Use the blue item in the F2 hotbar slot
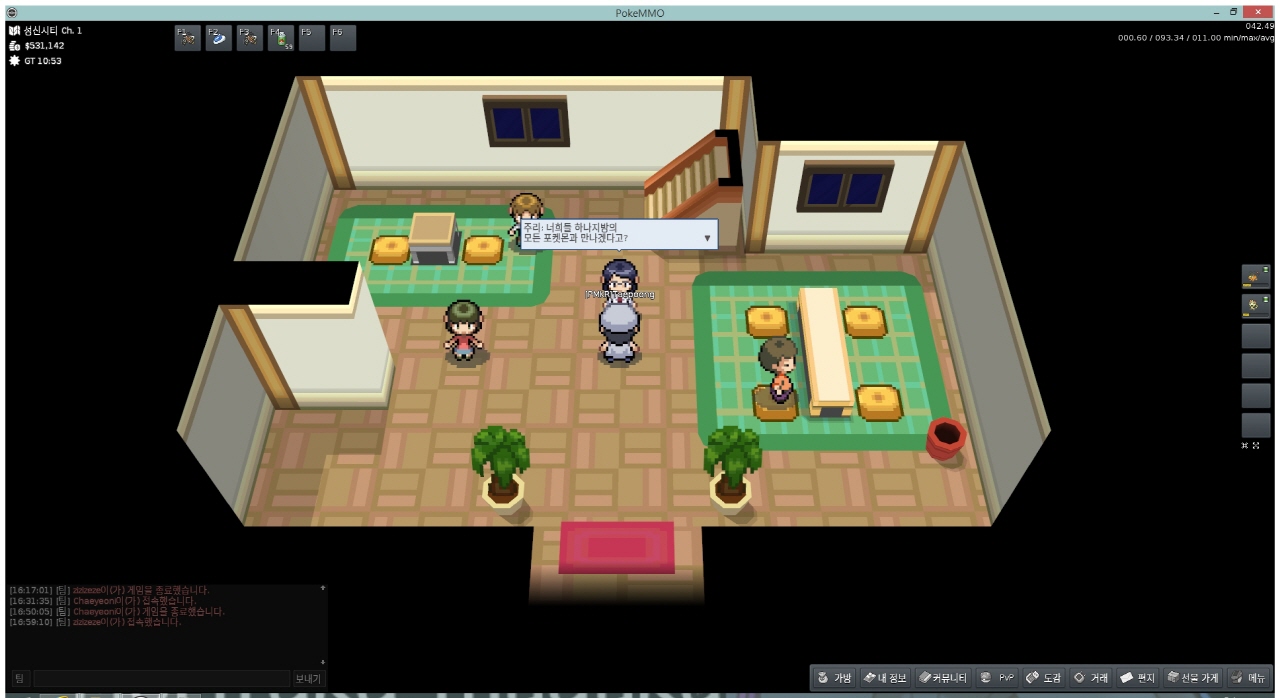 pos(218,38)
